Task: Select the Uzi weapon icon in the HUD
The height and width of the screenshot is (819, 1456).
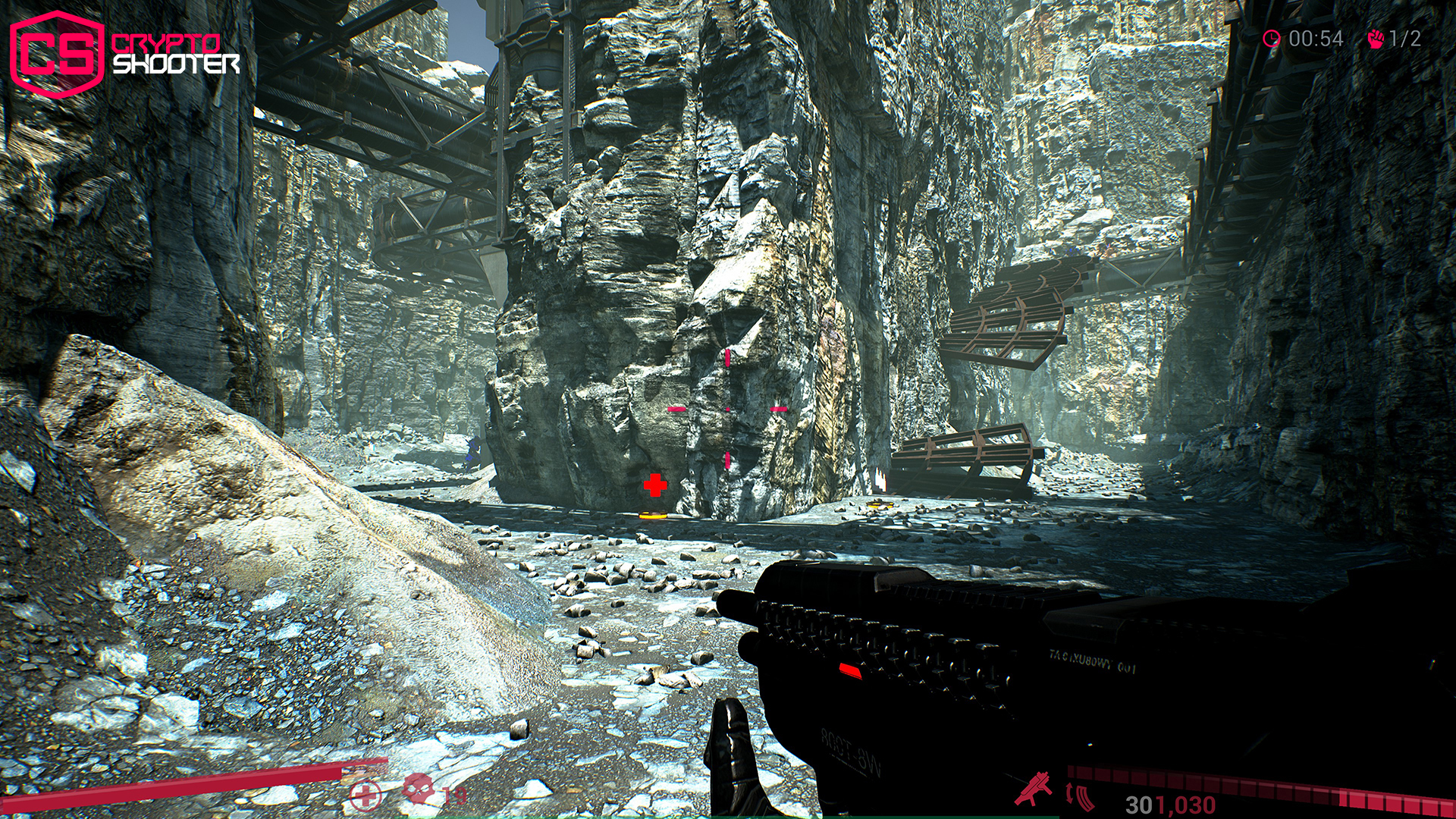Action: pos(1034,788)
